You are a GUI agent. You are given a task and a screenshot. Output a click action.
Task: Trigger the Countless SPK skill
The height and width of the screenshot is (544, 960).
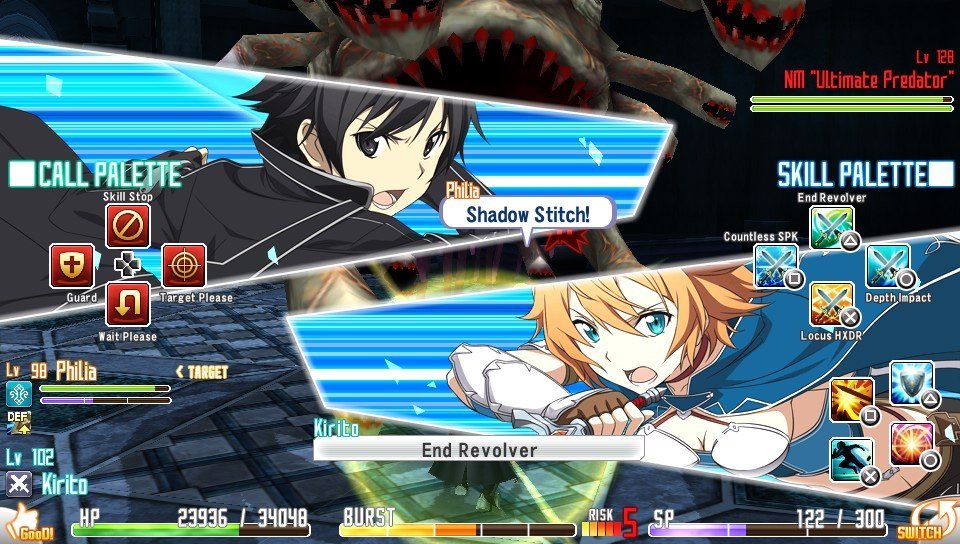(776, 266)
